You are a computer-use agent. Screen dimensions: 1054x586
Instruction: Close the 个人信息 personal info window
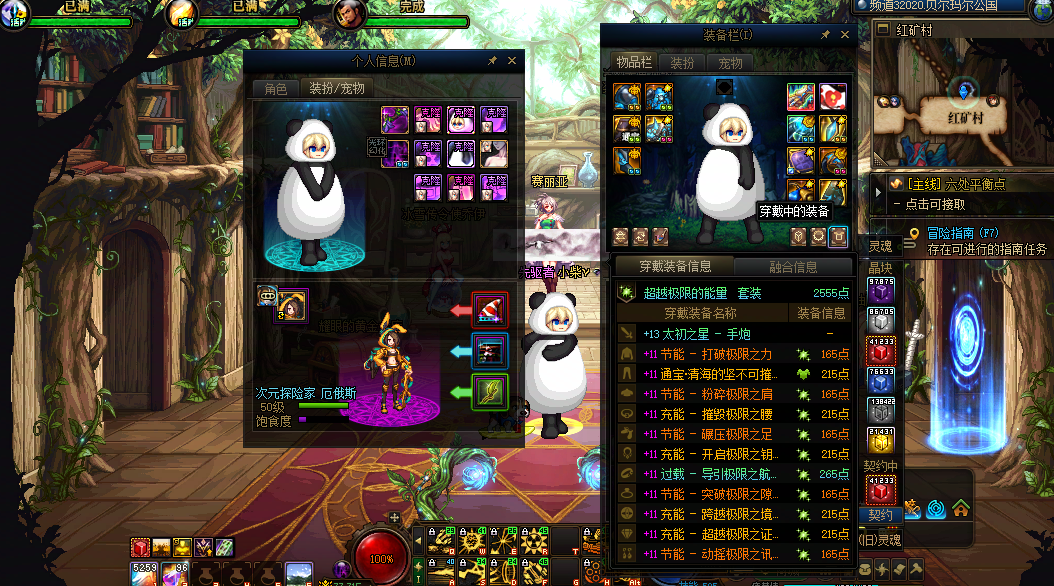(512, 61)
